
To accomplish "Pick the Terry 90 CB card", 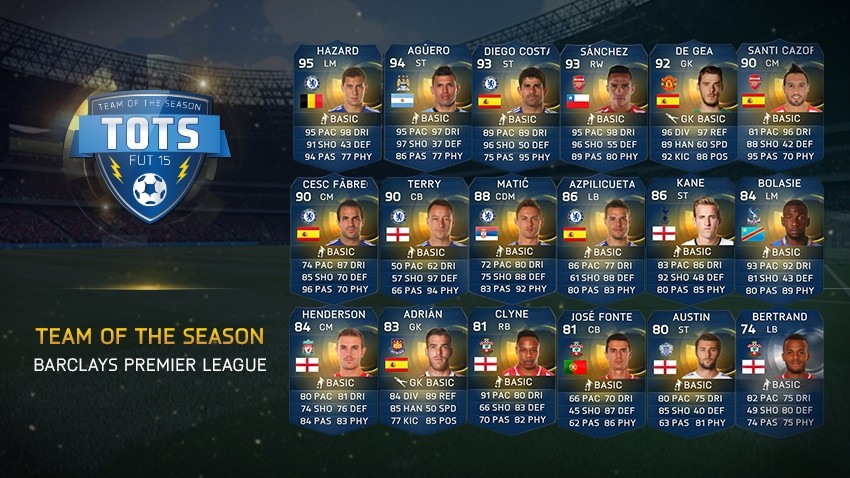I will coord(422,238).
